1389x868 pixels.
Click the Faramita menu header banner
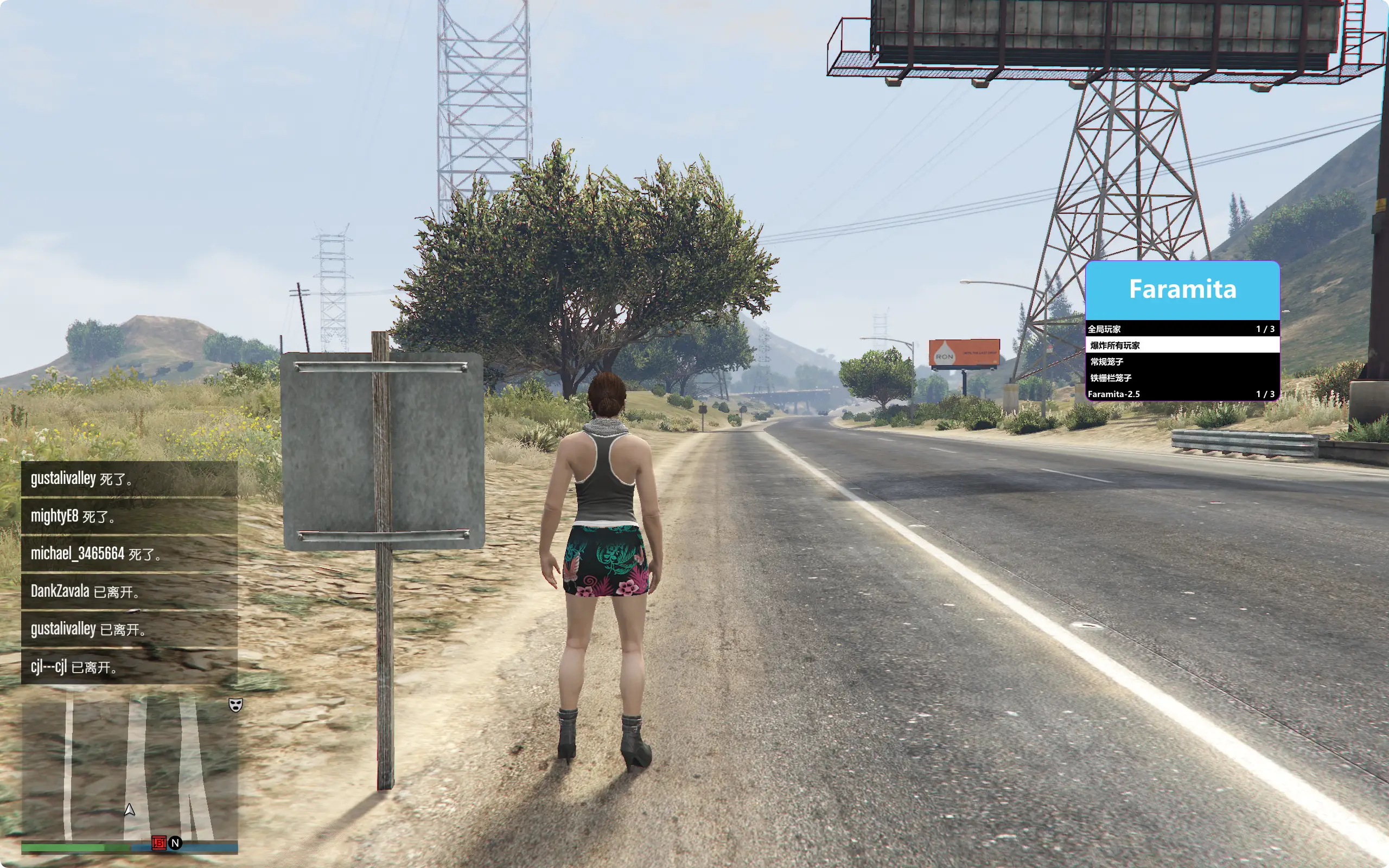coord(1182,290)
